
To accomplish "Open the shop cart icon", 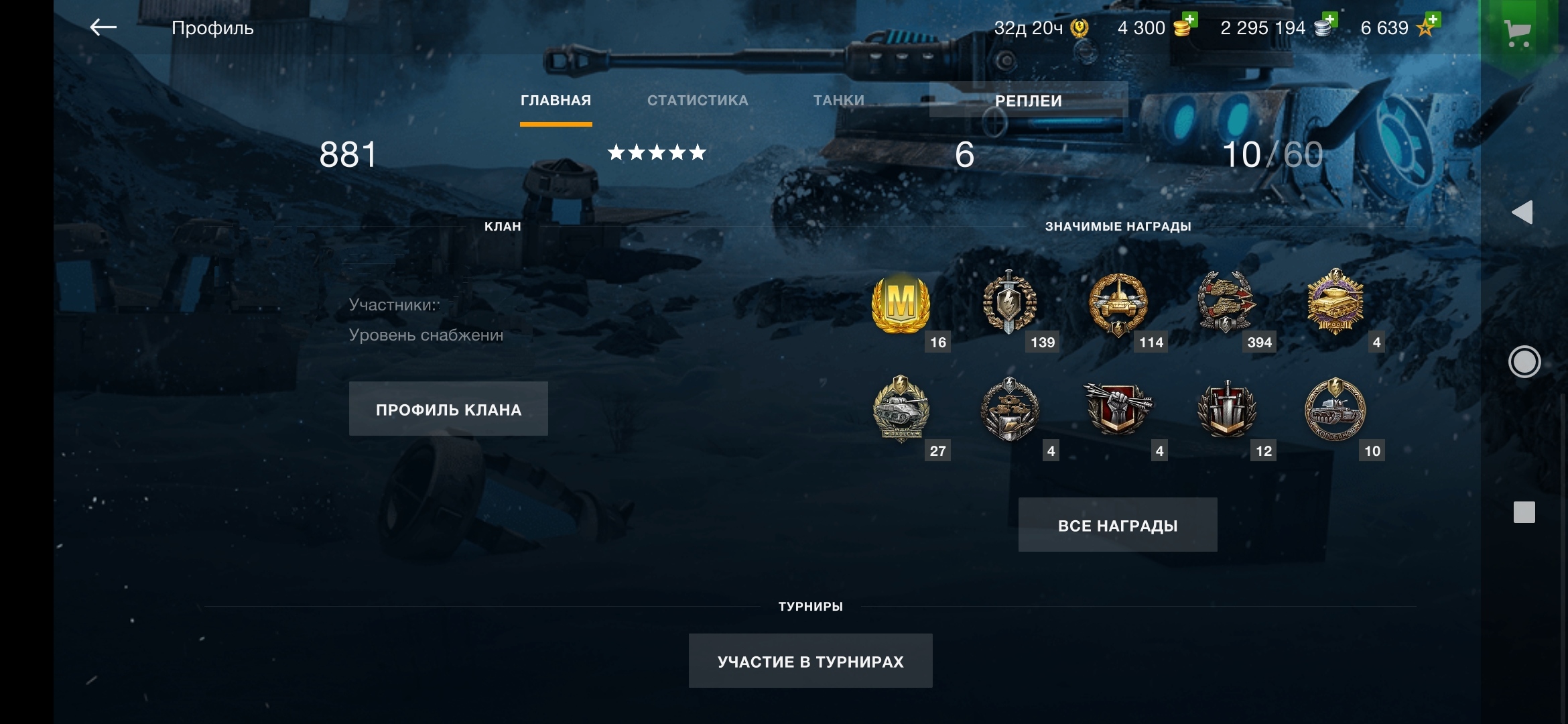I will click(x=1517, y=31).
